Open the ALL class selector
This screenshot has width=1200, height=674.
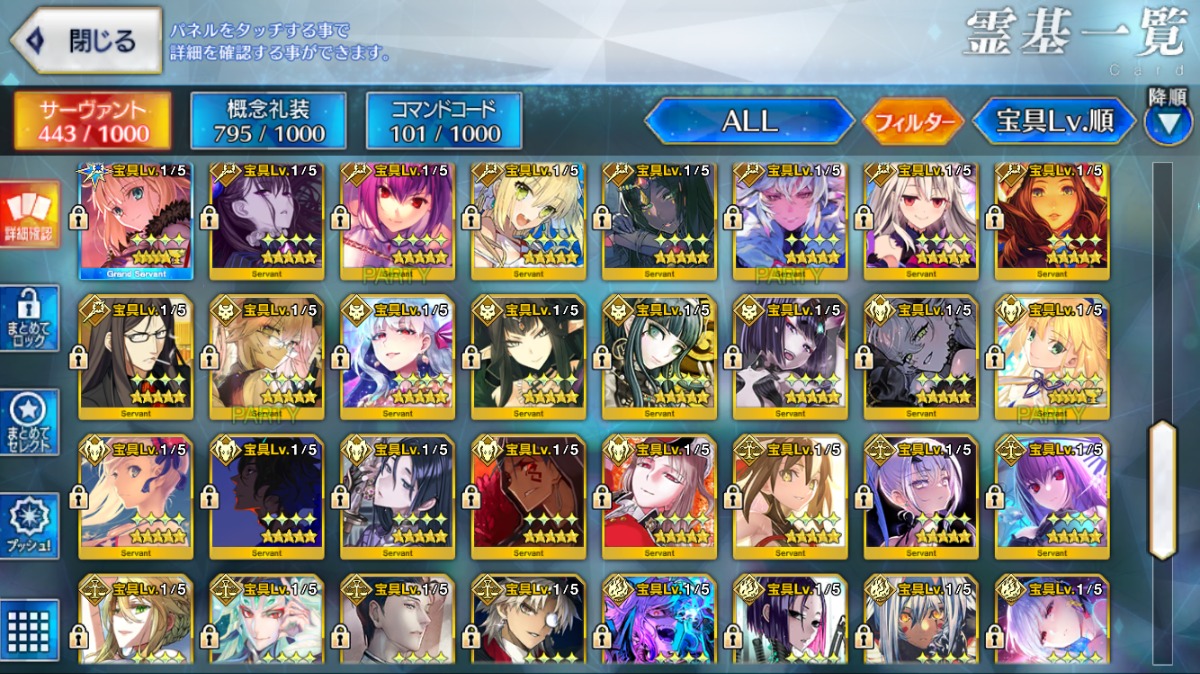tap(749, 122)
